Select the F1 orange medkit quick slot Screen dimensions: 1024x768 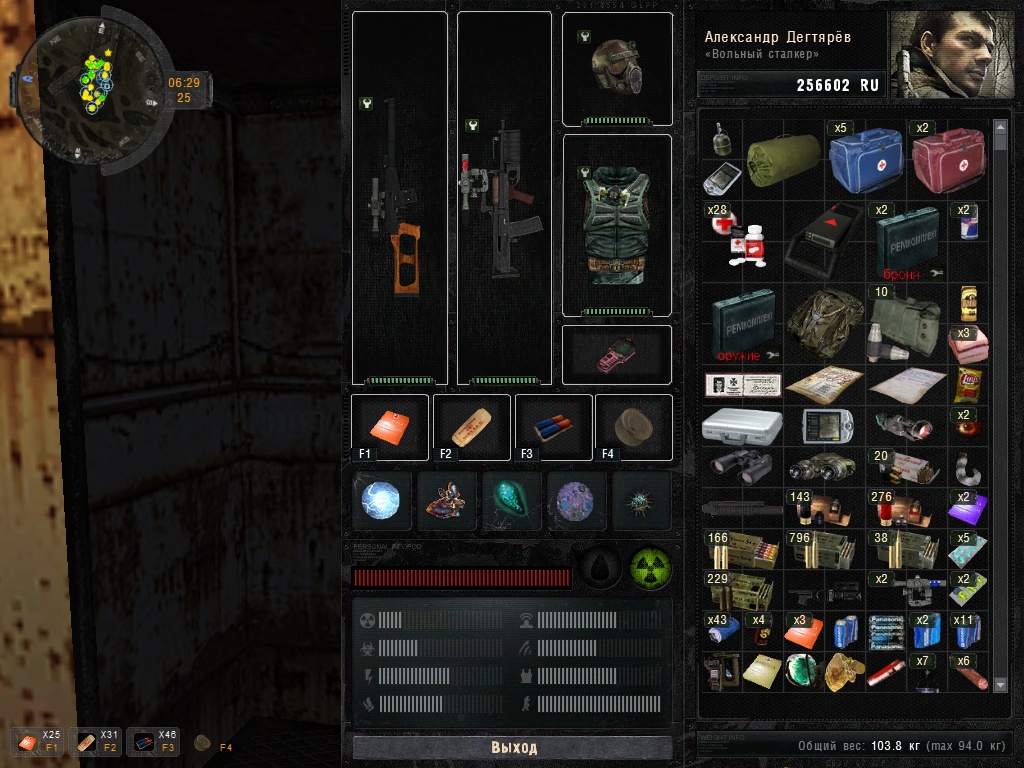click(390, 427)
